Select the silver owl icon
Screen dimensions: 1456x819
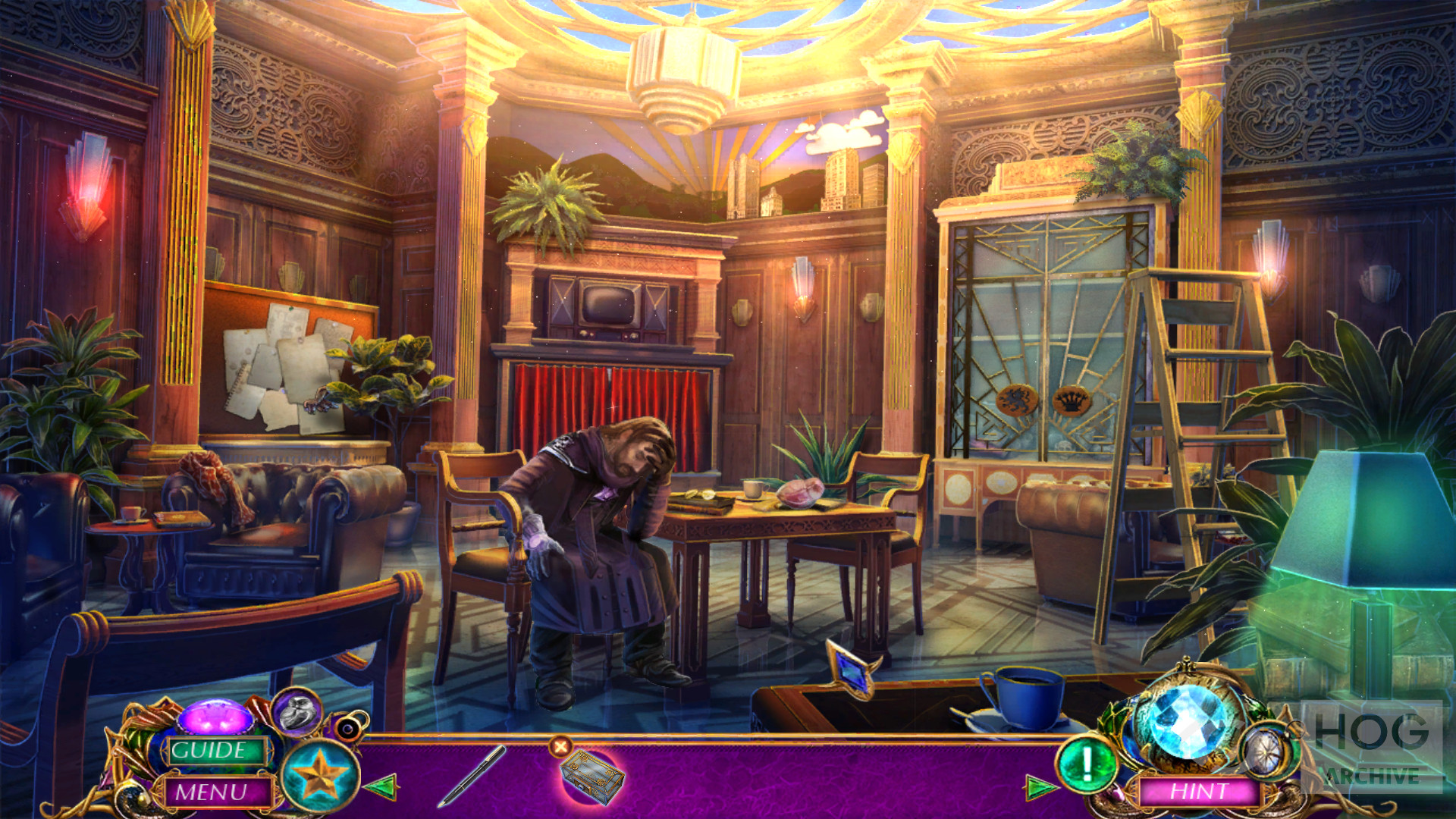(x=298, y=712)
